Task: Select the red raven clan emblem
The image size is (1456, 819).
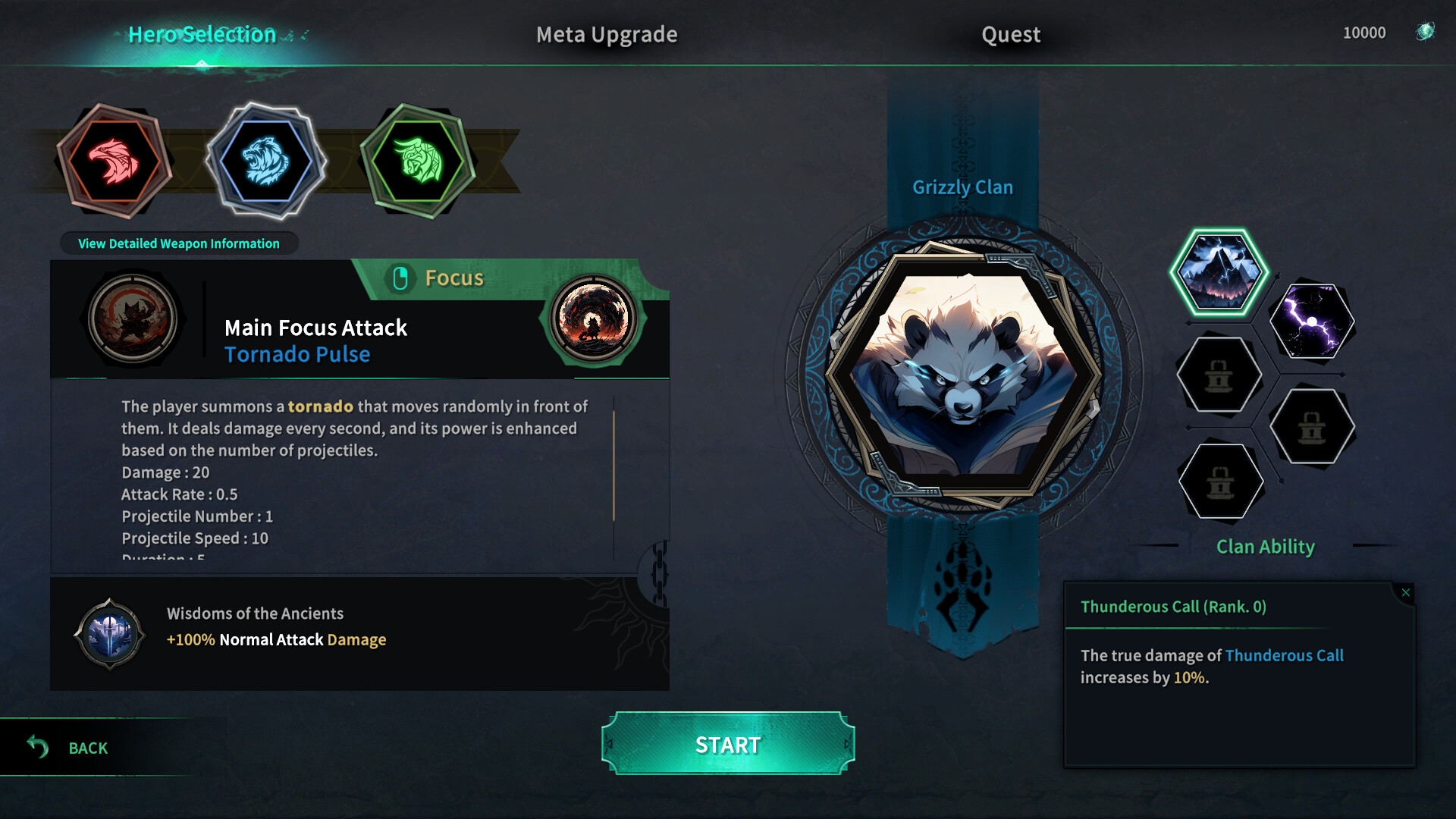Action: pos(115,159)
